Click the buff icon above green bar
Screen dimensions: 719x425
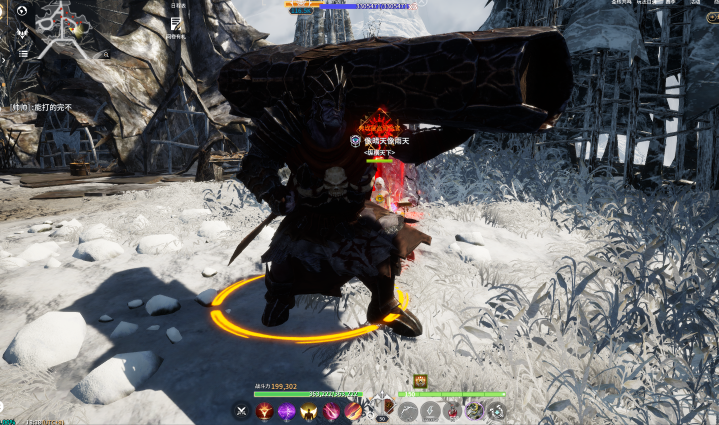click(420, 380)
